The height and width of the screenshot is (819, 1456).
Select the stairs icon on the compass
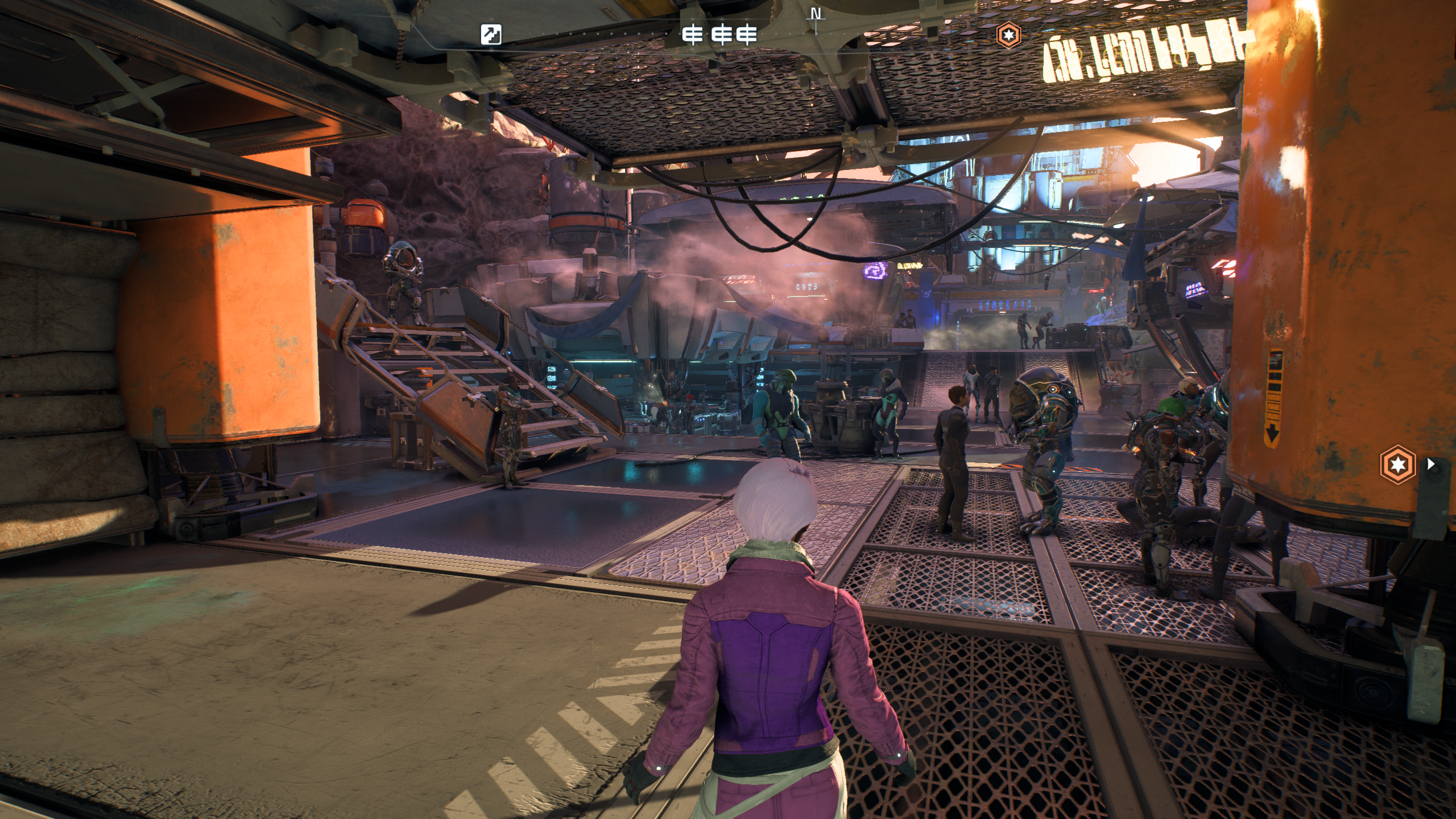click(490, 35)
